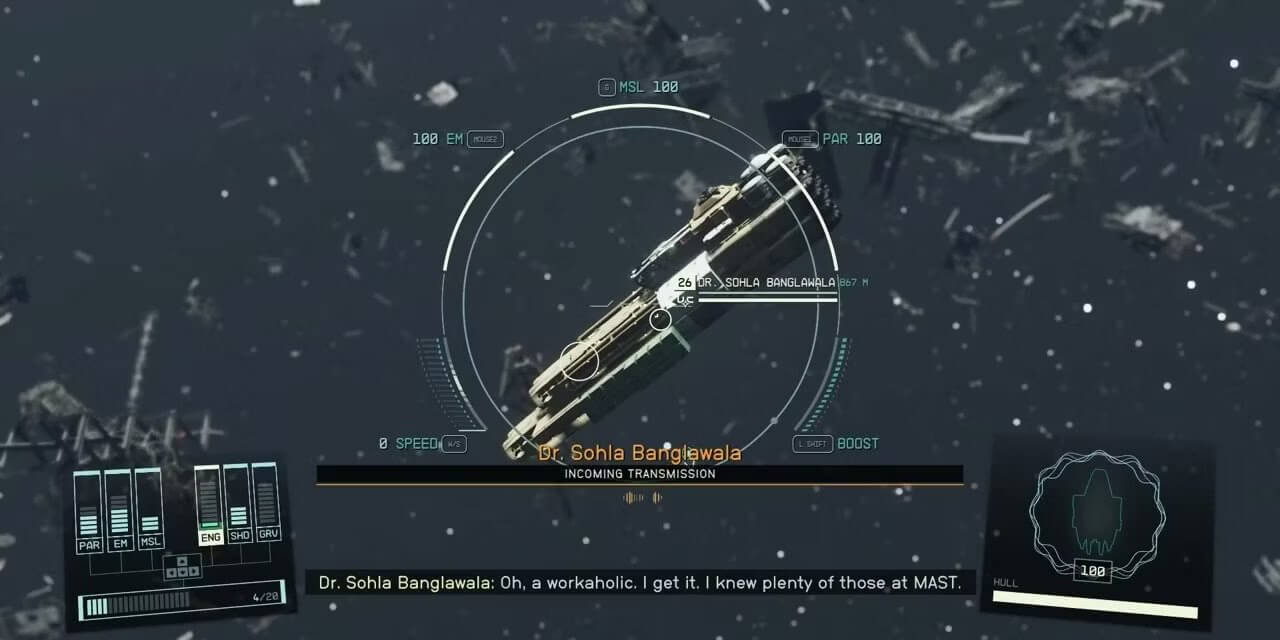Choose the highlighted ENG engine power column

point(209,504)
